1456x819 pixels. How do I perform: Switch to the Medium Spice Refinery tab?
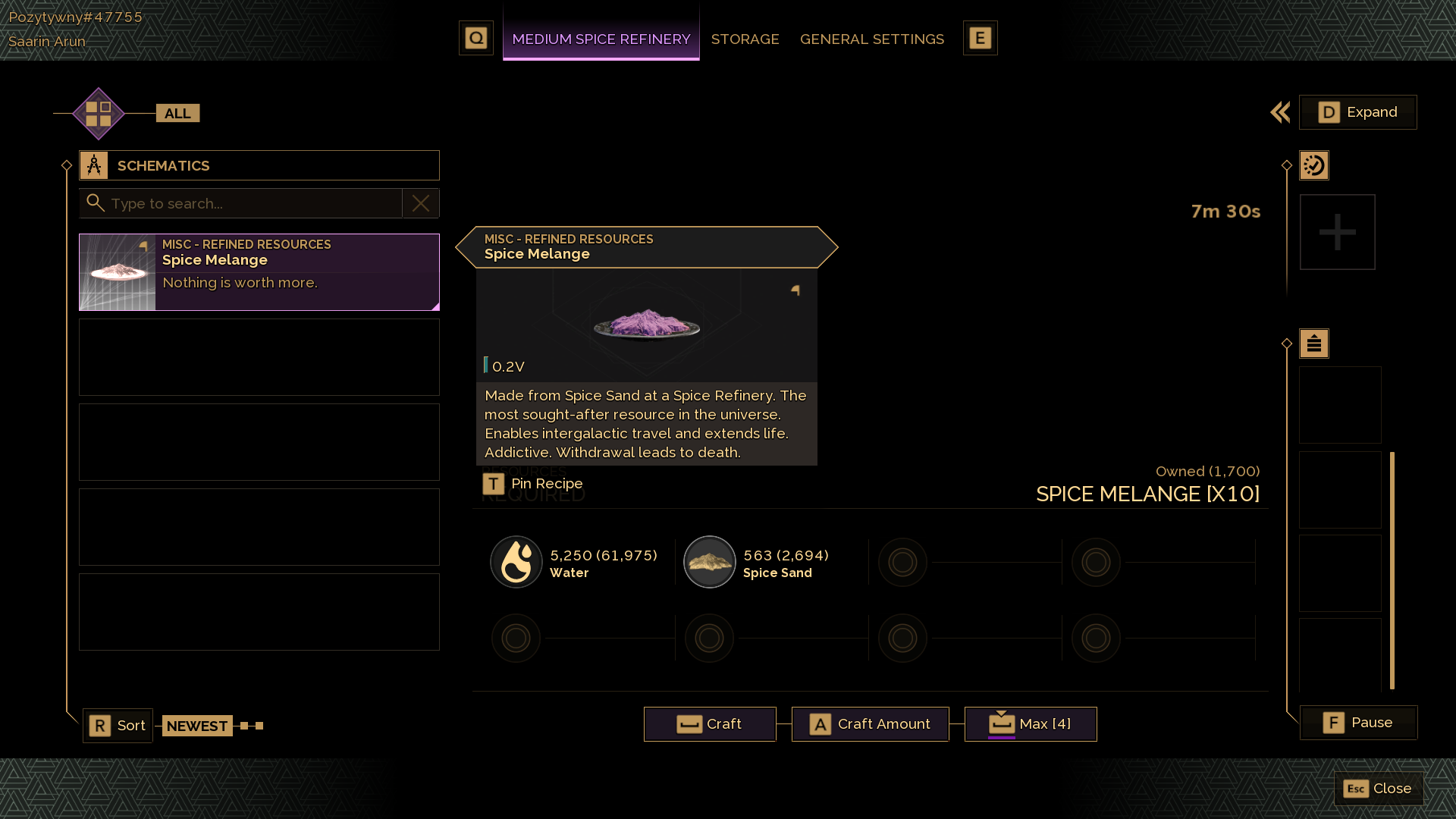click(601, 39)
